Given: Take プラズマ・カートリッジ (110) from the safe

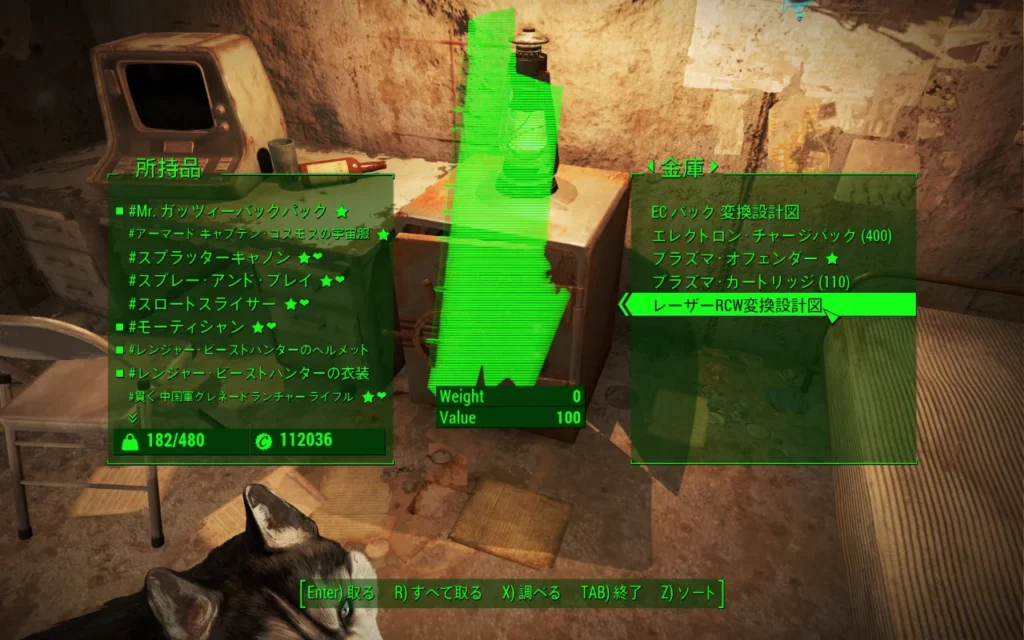Looking at the screenshot, I should point(750,282).
